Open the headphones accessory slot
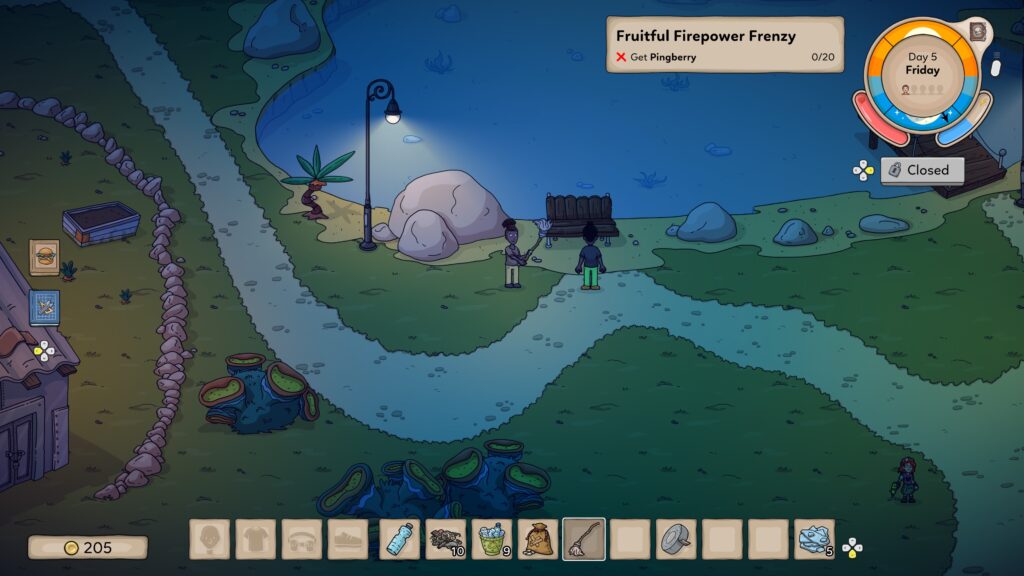Viewport: 1024px width, 576px height. tap(301, 539)
